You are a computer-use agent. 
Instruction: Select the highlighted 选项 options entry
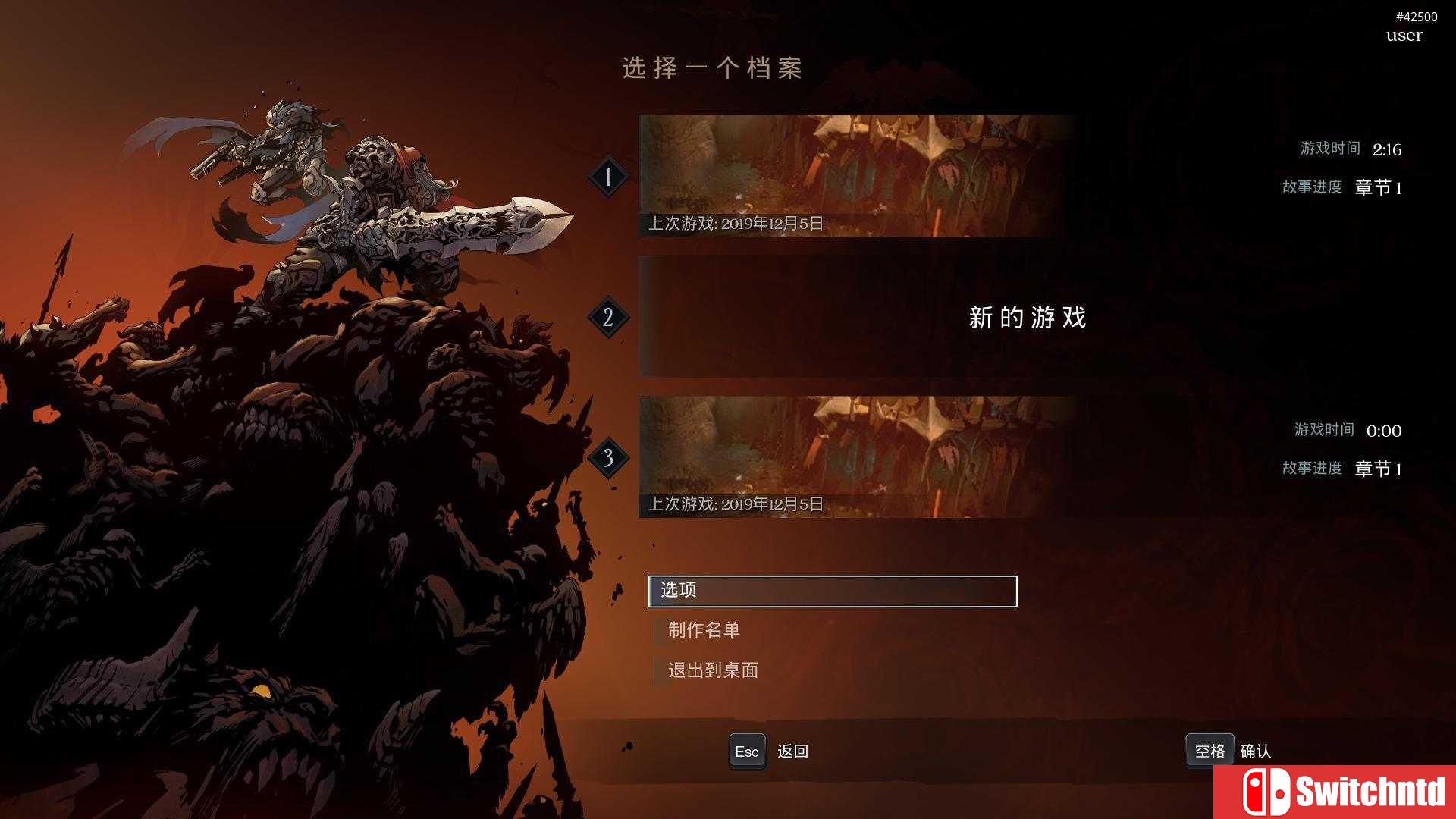(832, 591)
